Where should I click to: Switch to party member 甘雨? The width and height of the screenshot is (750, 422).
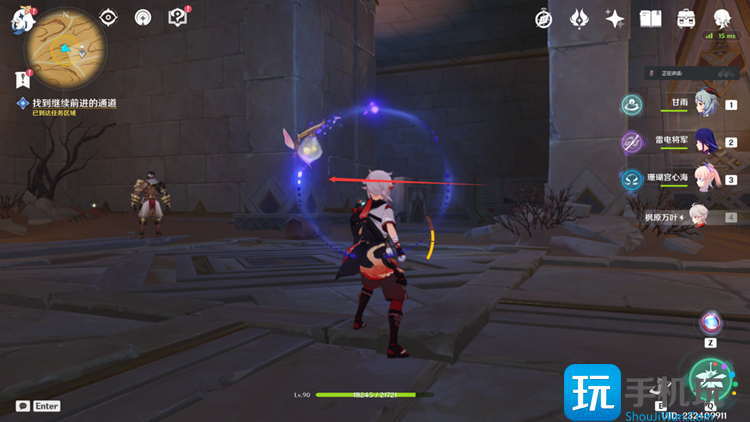[x=706, y=104]
